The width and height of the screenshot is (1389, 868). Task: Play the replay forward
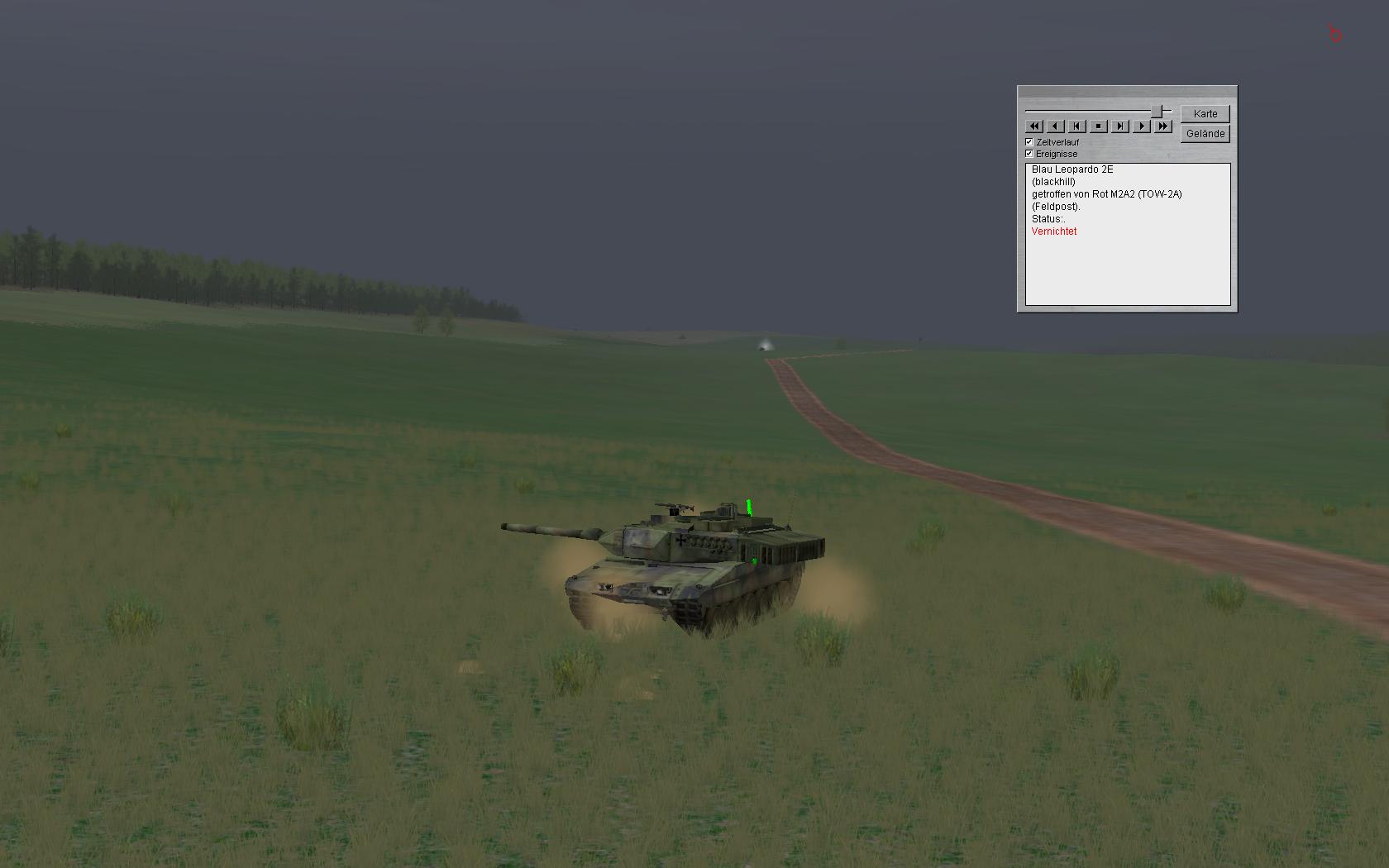(1142, 126)
